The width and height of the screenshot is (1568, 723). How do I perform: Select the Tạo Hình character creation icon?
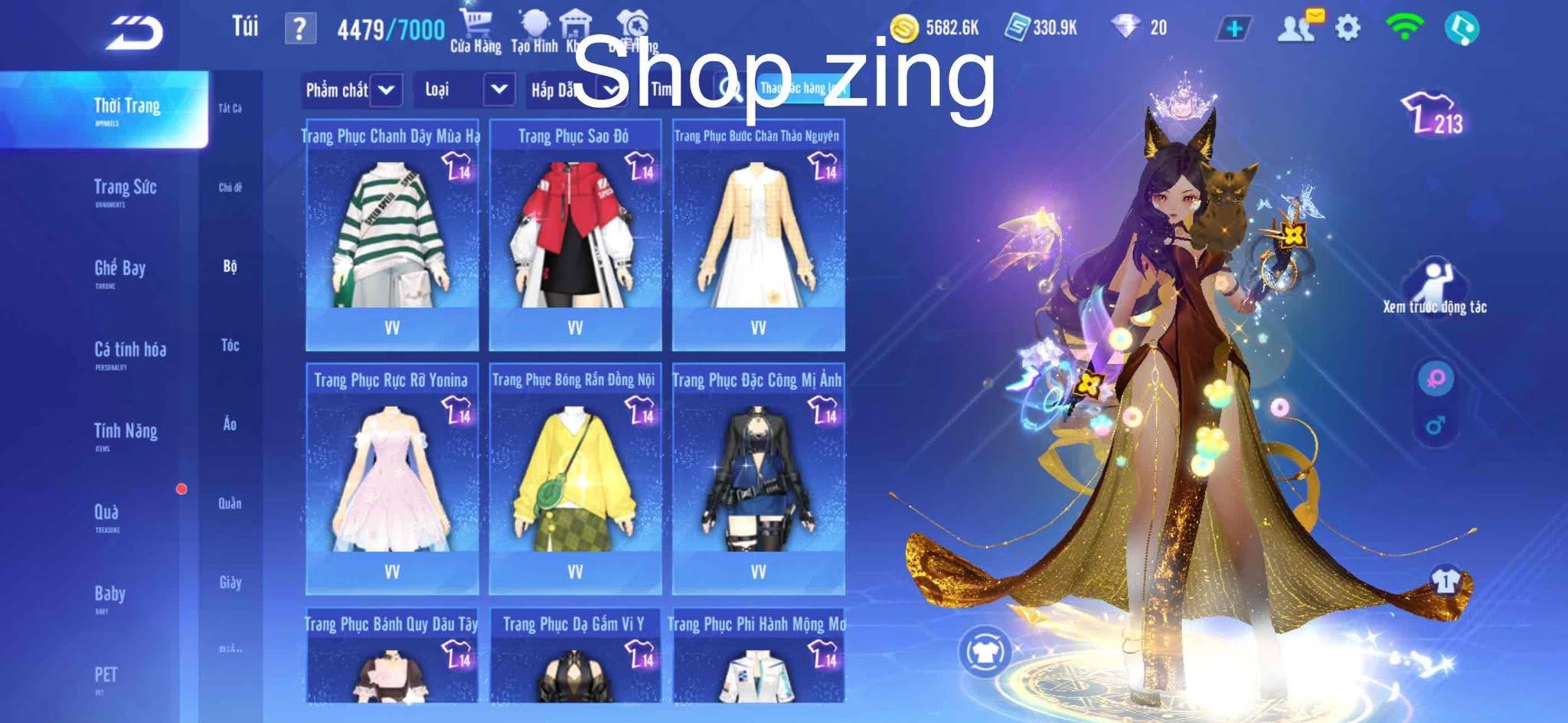click(536, 21)
